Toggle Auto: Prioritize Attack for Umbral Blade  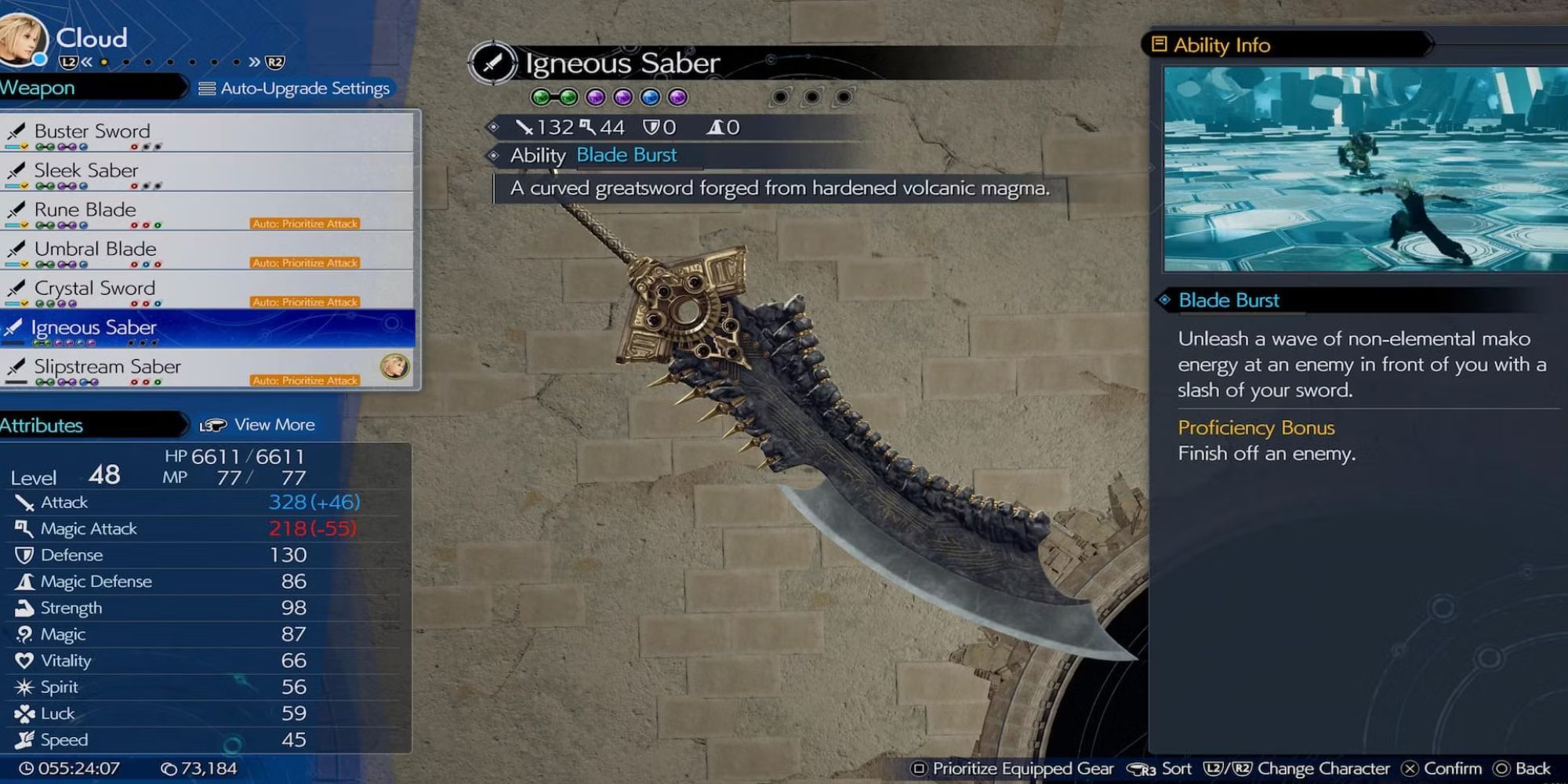[304, 263]
